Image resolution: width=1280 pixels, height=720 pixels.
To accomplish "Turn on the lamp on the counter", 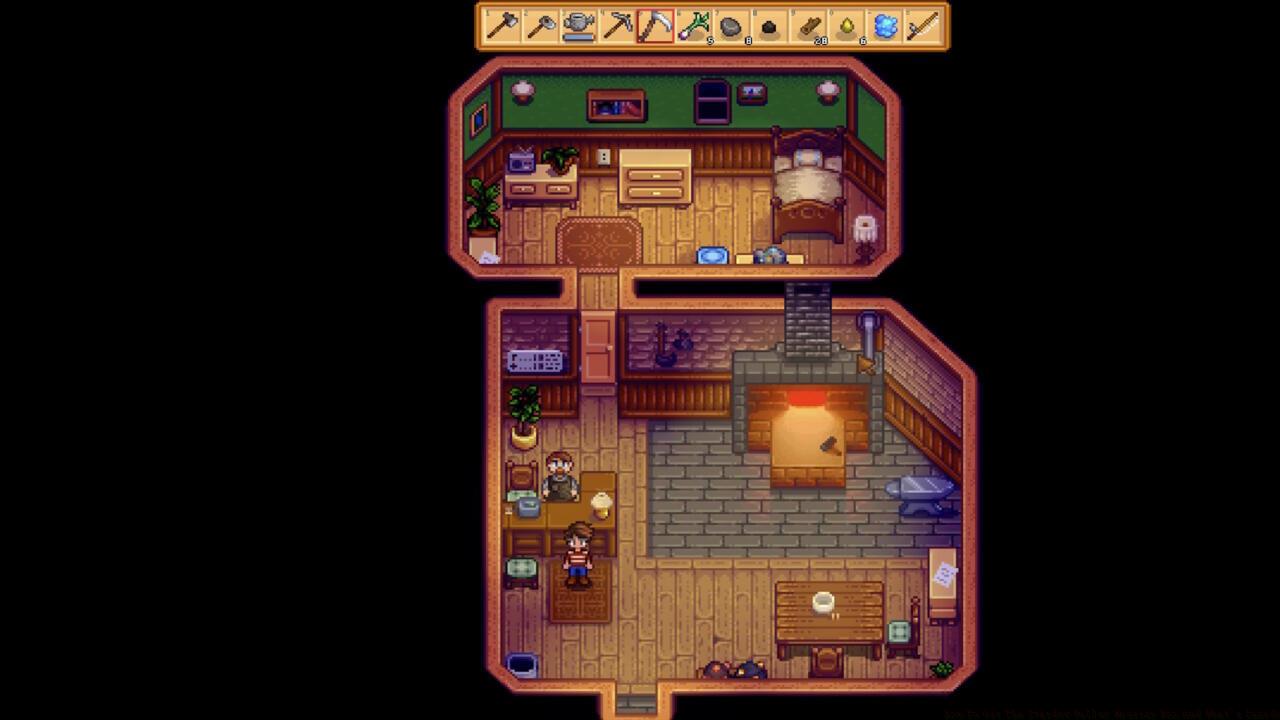I will point(600,505).
